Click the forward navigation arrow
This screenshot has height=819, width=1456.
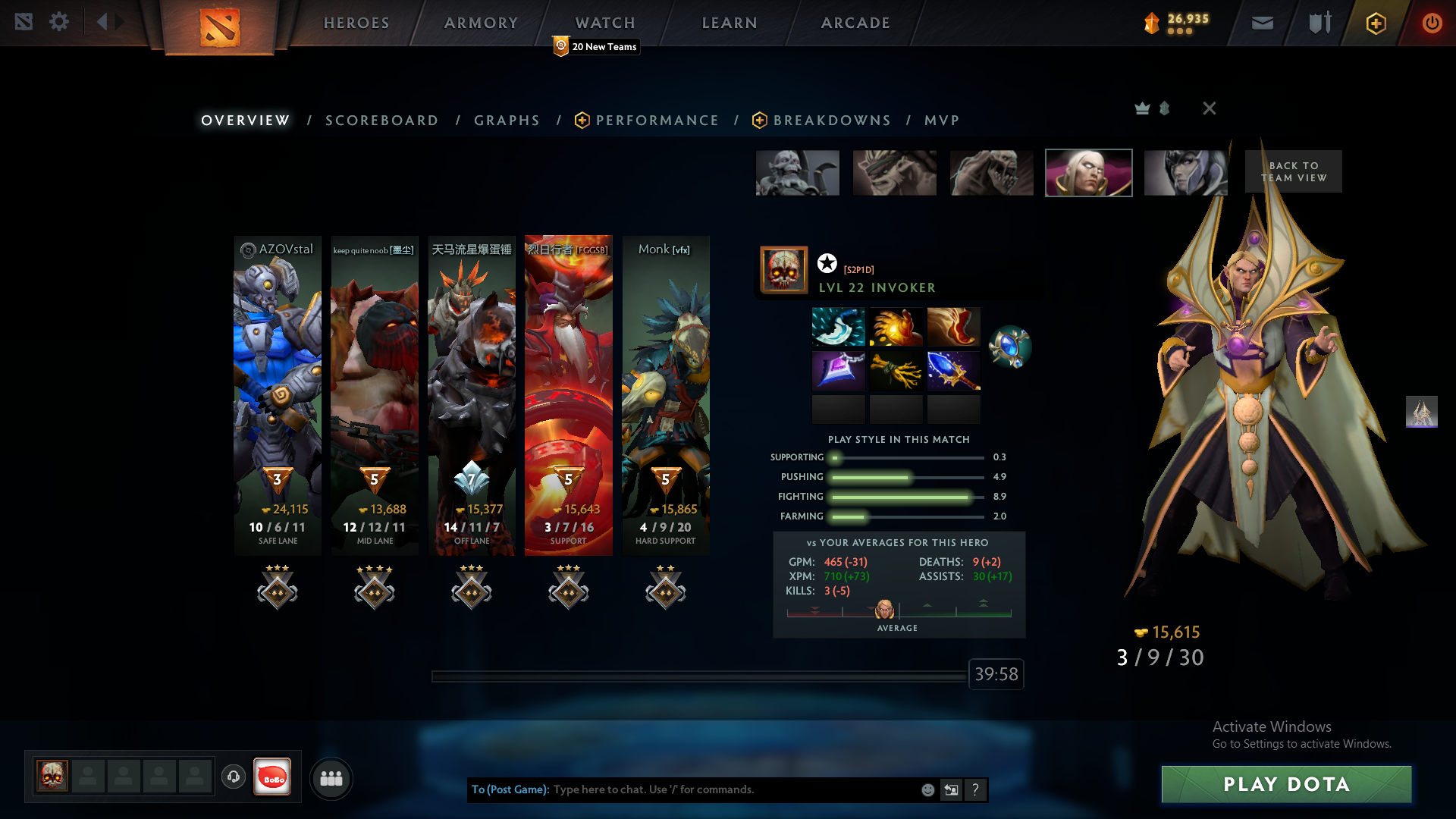tap(118, 21)
